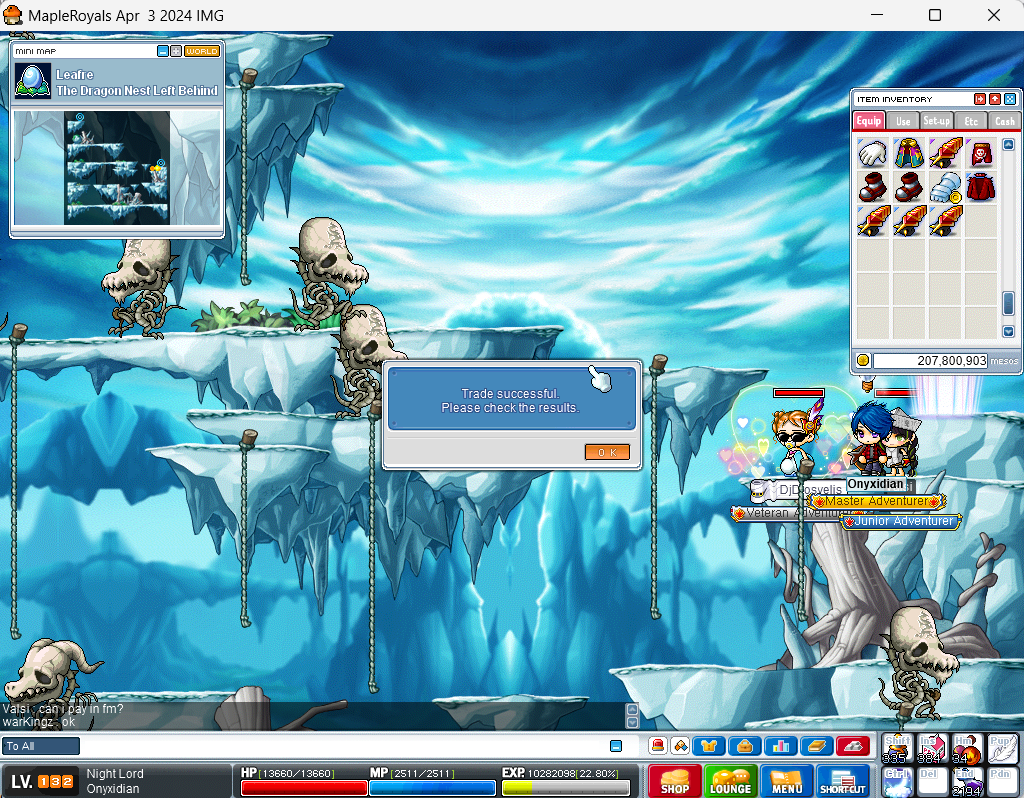Image resolution: width=1024 pixels, height=798 pixels.
Task: Open the LOUNGE button
Action: [730, 782]
